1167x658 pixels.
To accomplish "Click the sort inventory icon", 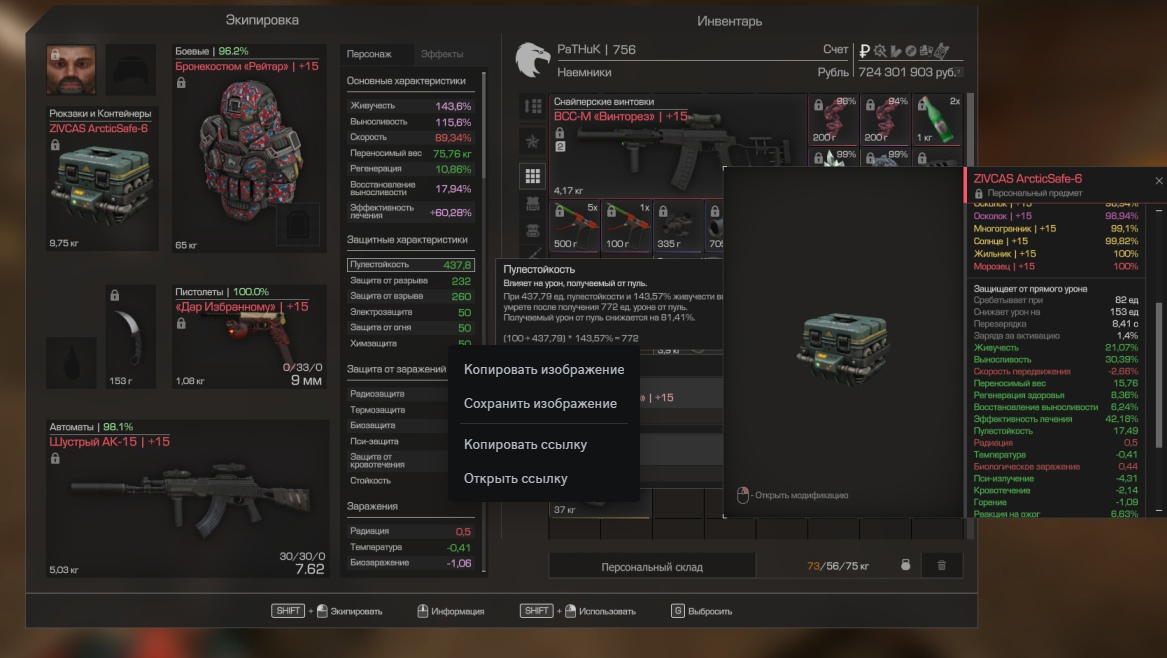I will coord(533,106).
